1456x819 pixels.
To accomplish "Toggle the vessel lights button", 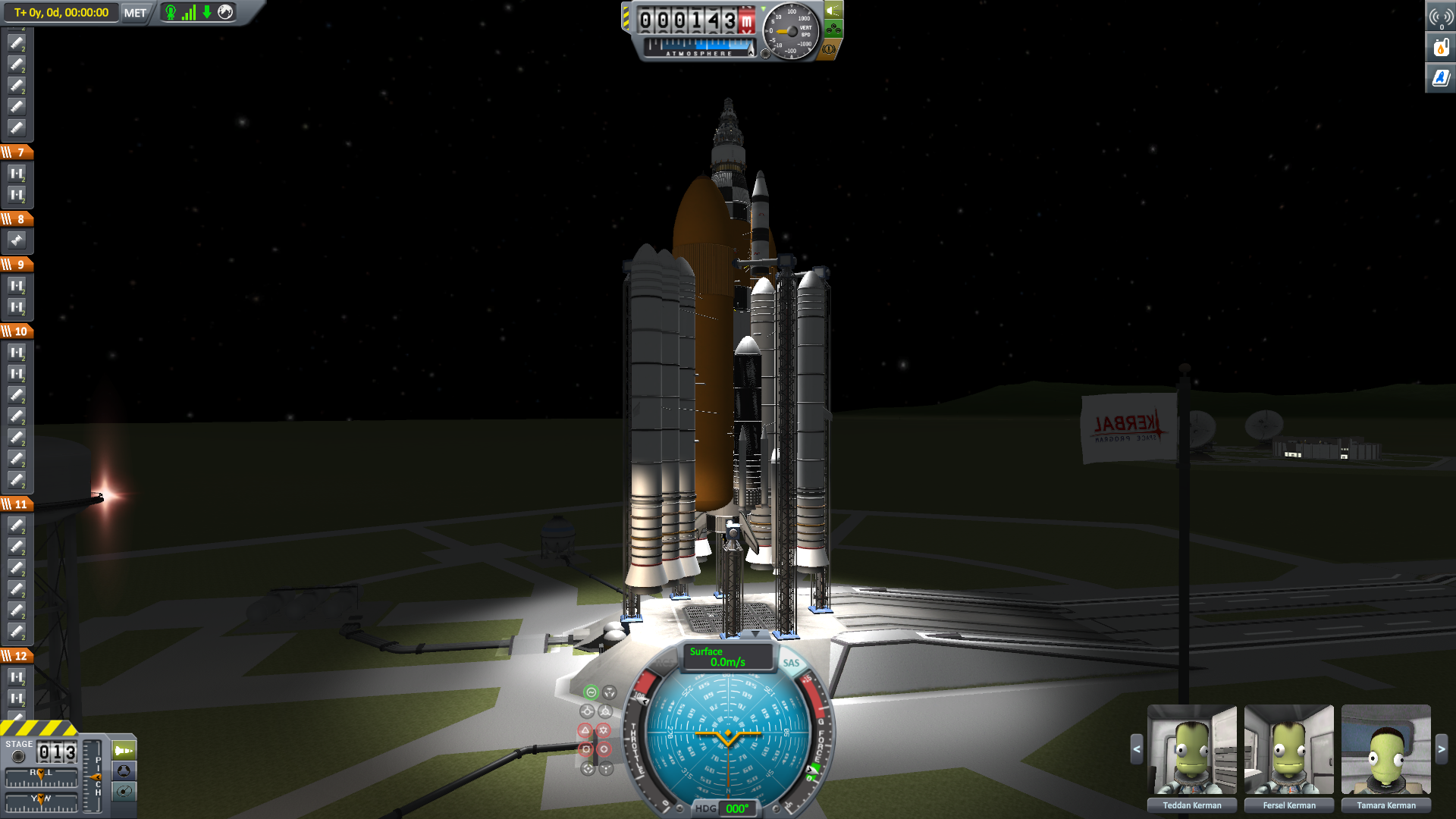I will click(x=833, y=11).
